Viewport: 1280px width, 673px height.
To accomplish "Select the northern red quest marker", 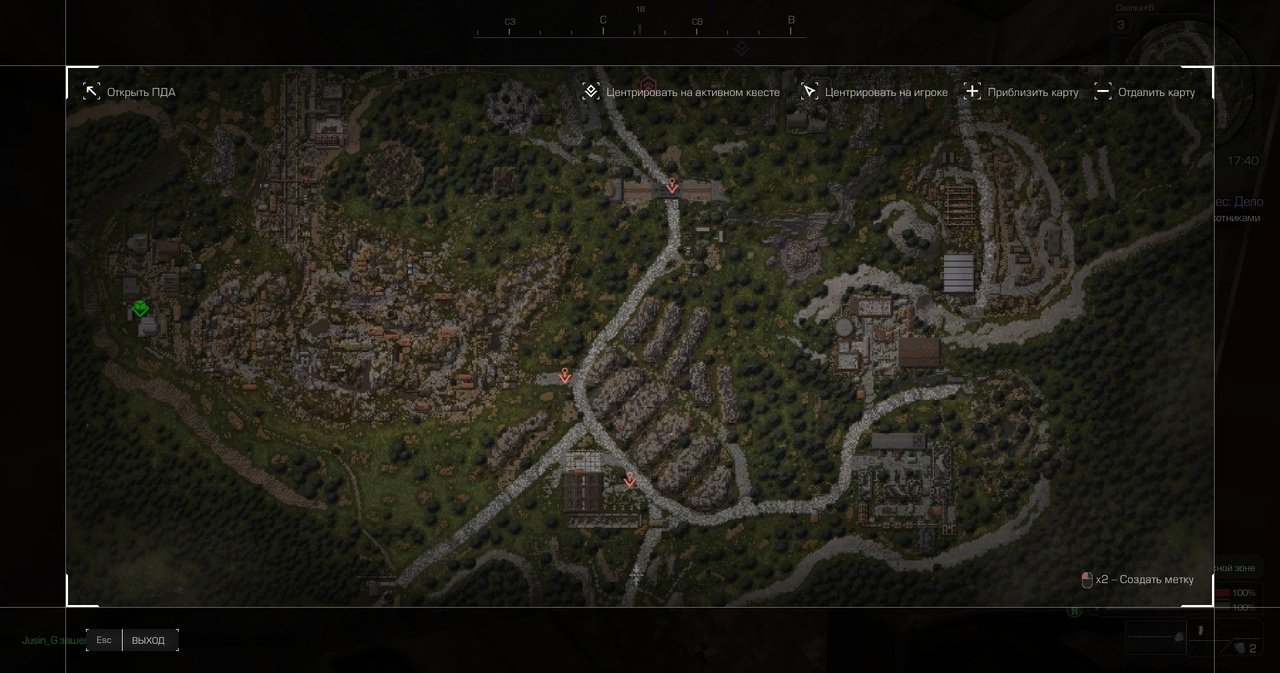I will coord(672,186).
